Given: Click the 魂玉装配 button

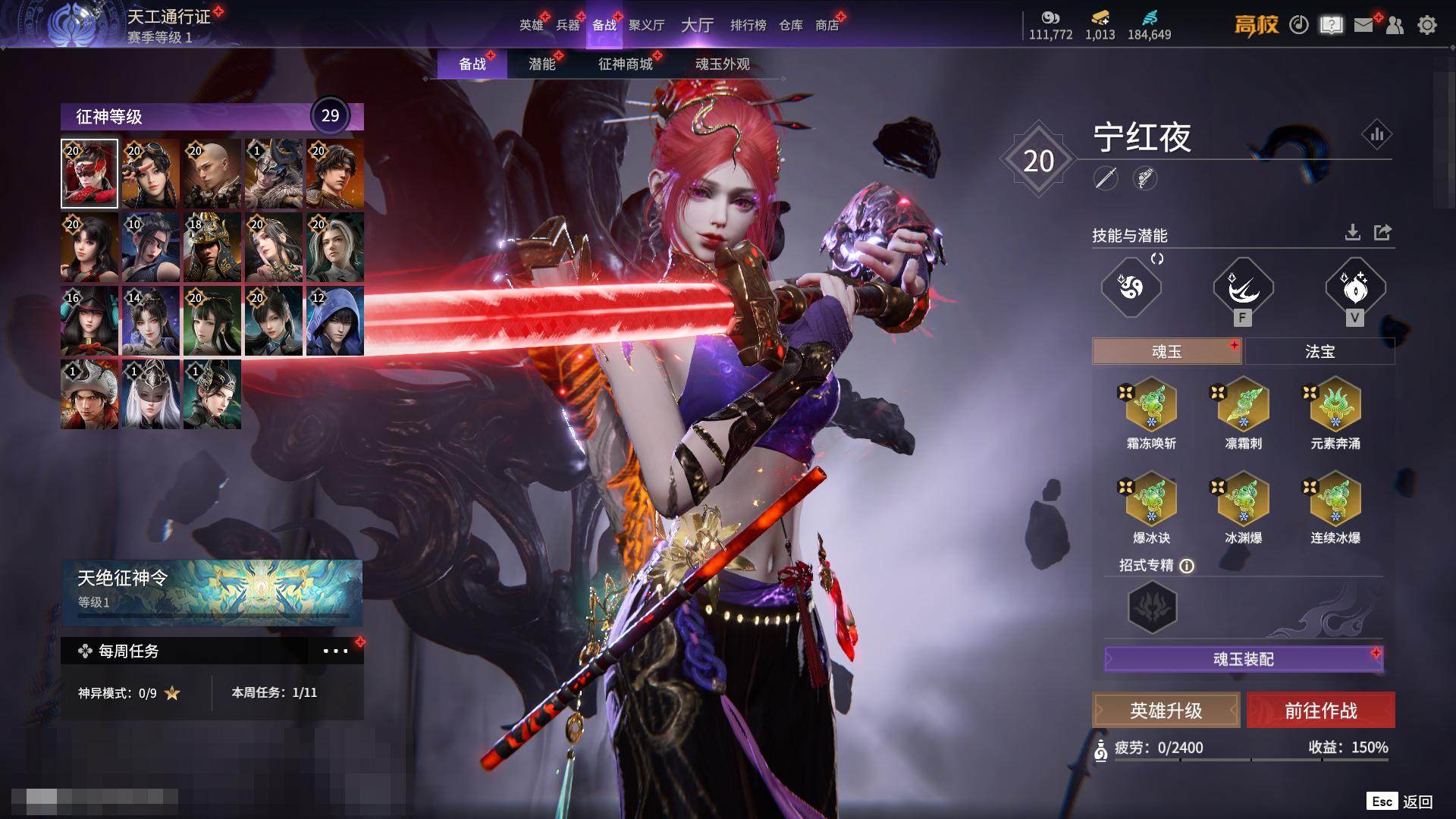Looking at the screenshot, I should (x=1243, y=659).
